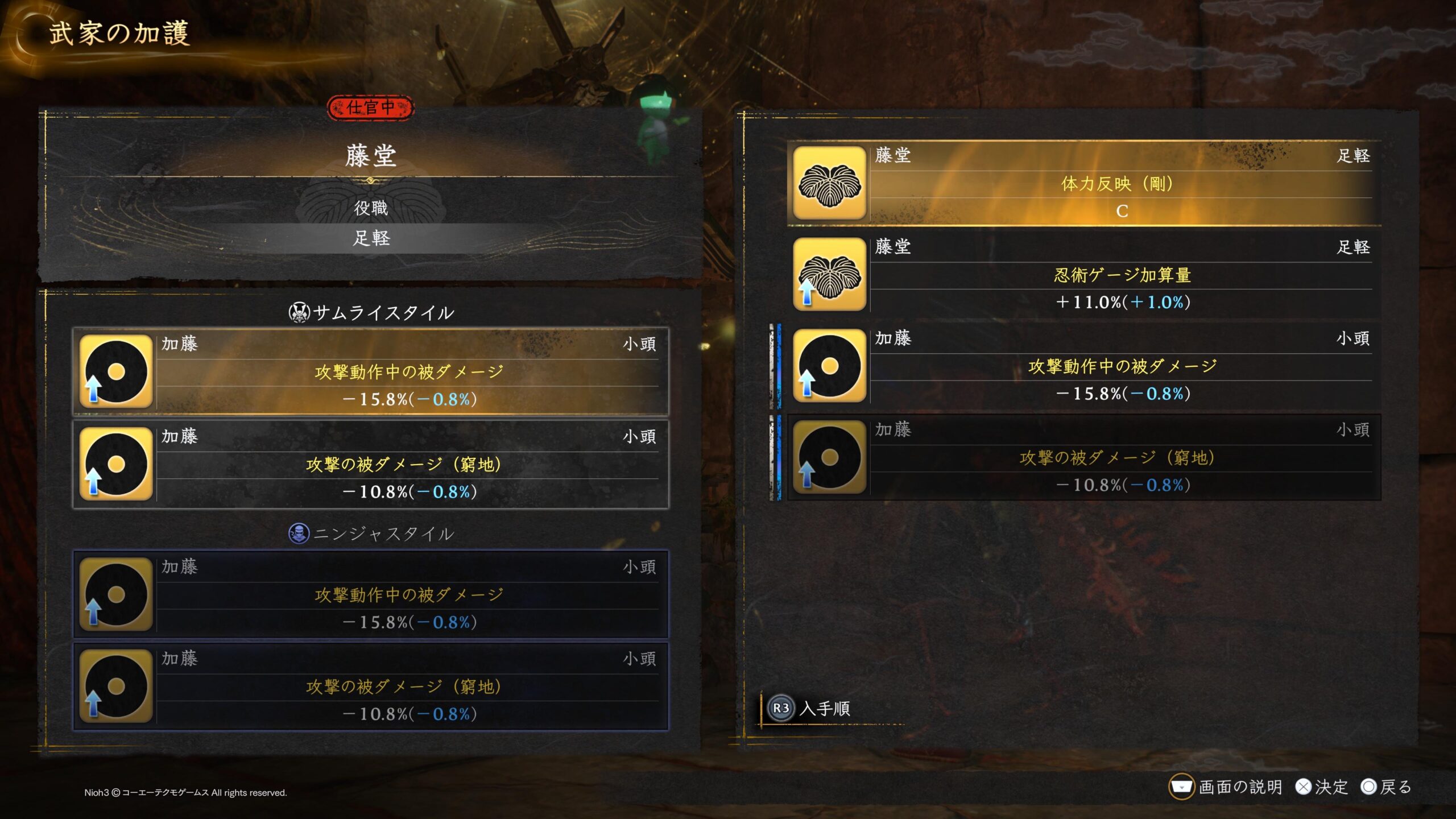Viewport: 1456px width, 819px height.
Task: Pick 加藤 攻撃の被ダメージ（窮地） in the right-hand list
Action: [x=1083, y=457]
